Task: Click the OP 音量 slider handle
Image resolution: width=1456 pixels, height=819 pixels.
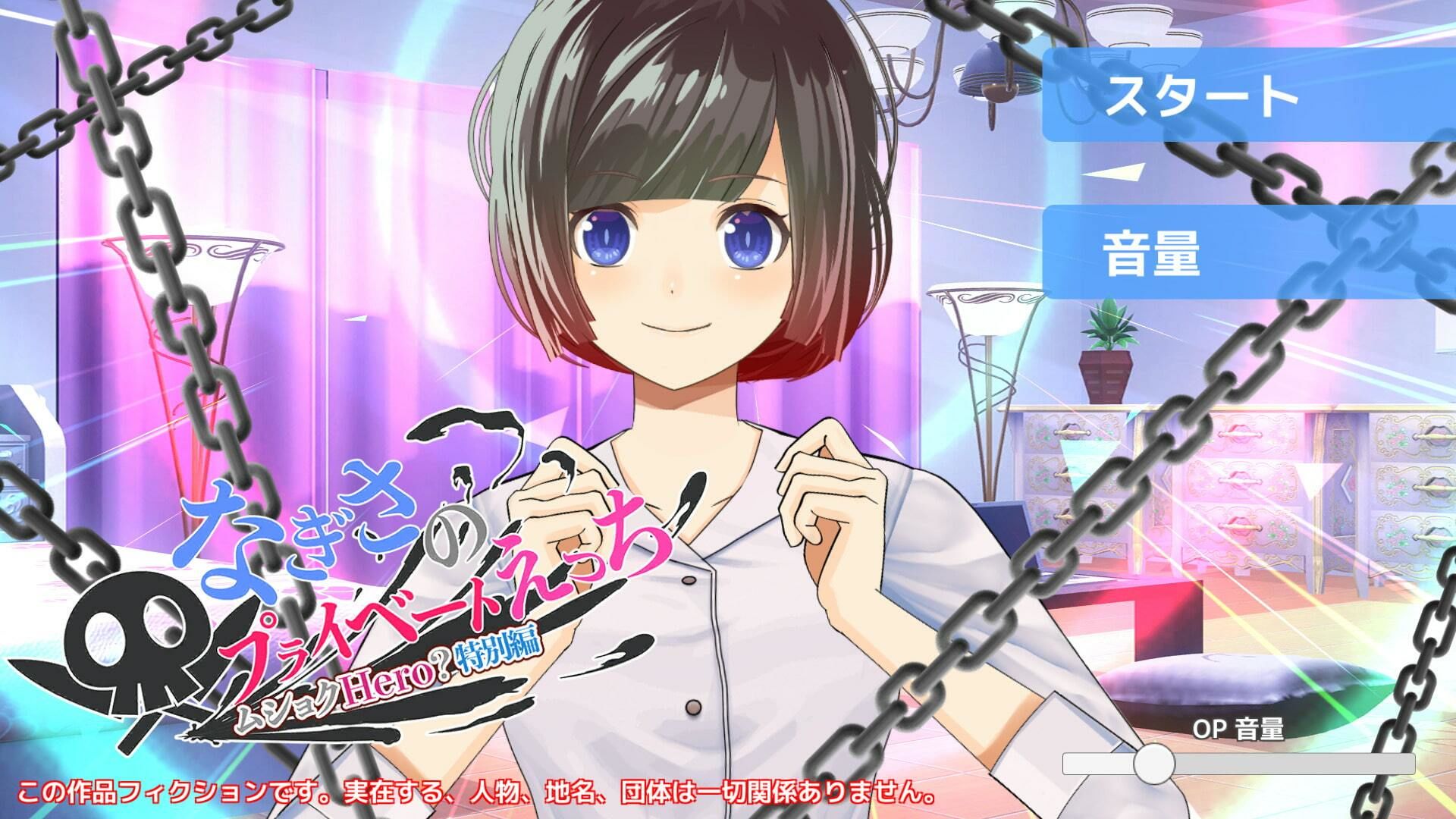Action: [x=1153, y=763]
